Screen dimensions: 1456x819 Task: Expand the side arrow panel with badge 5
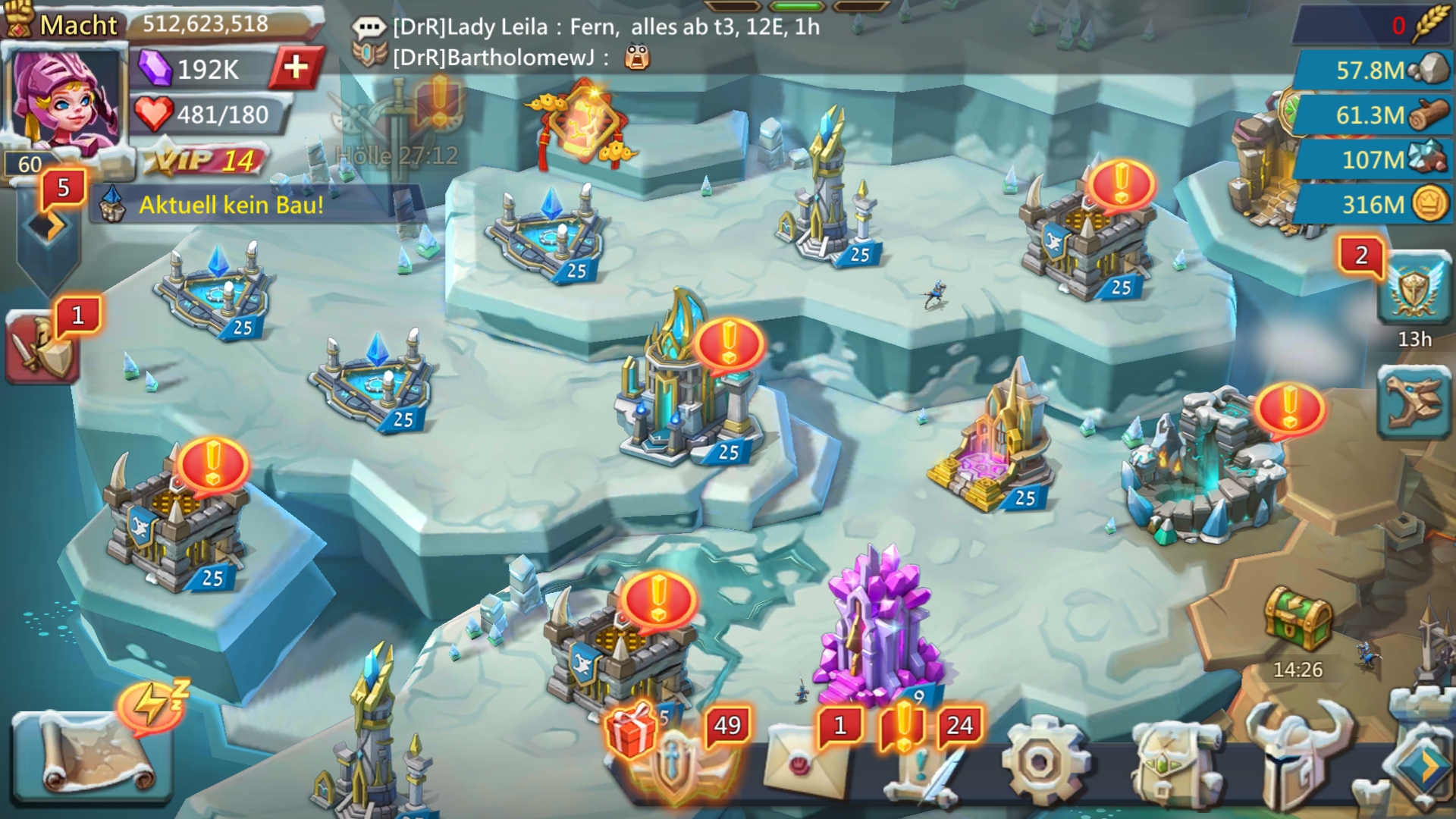click(48, 226)
